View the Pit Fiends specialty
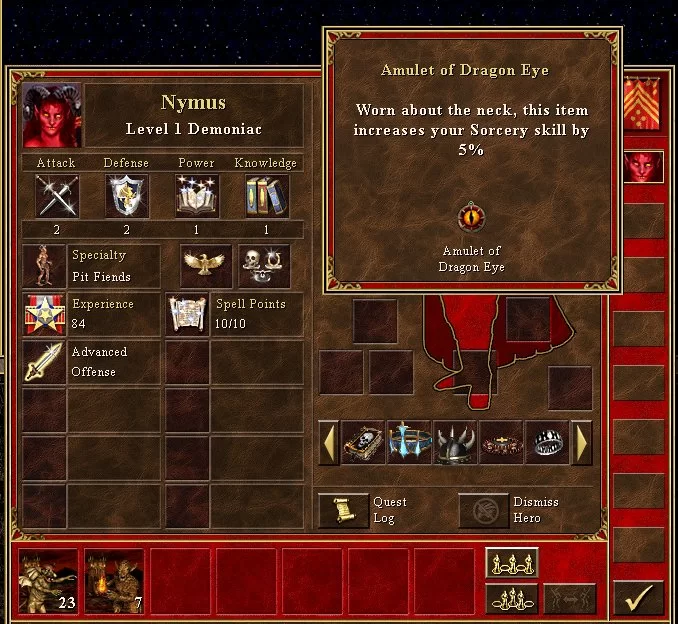This screenshot has height=624, width=678. [x=44, y=266]
